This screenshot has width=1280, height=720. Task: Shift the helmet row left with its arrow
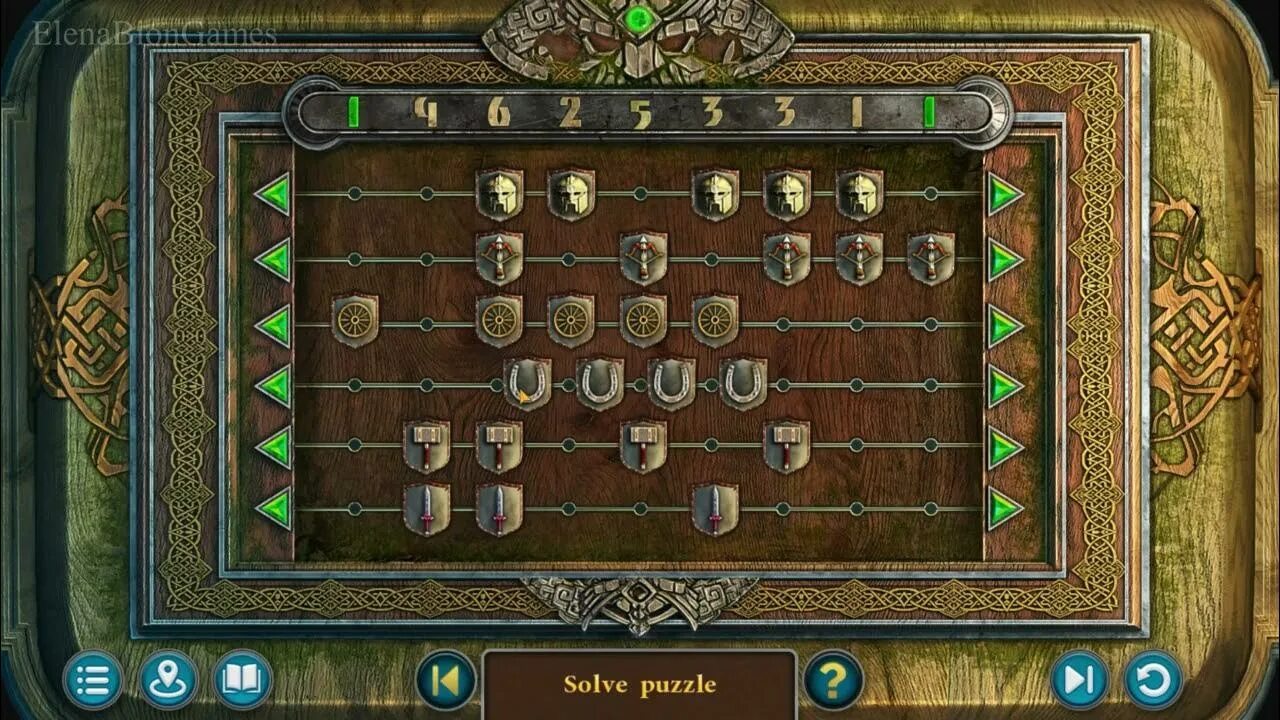point(272,194)
